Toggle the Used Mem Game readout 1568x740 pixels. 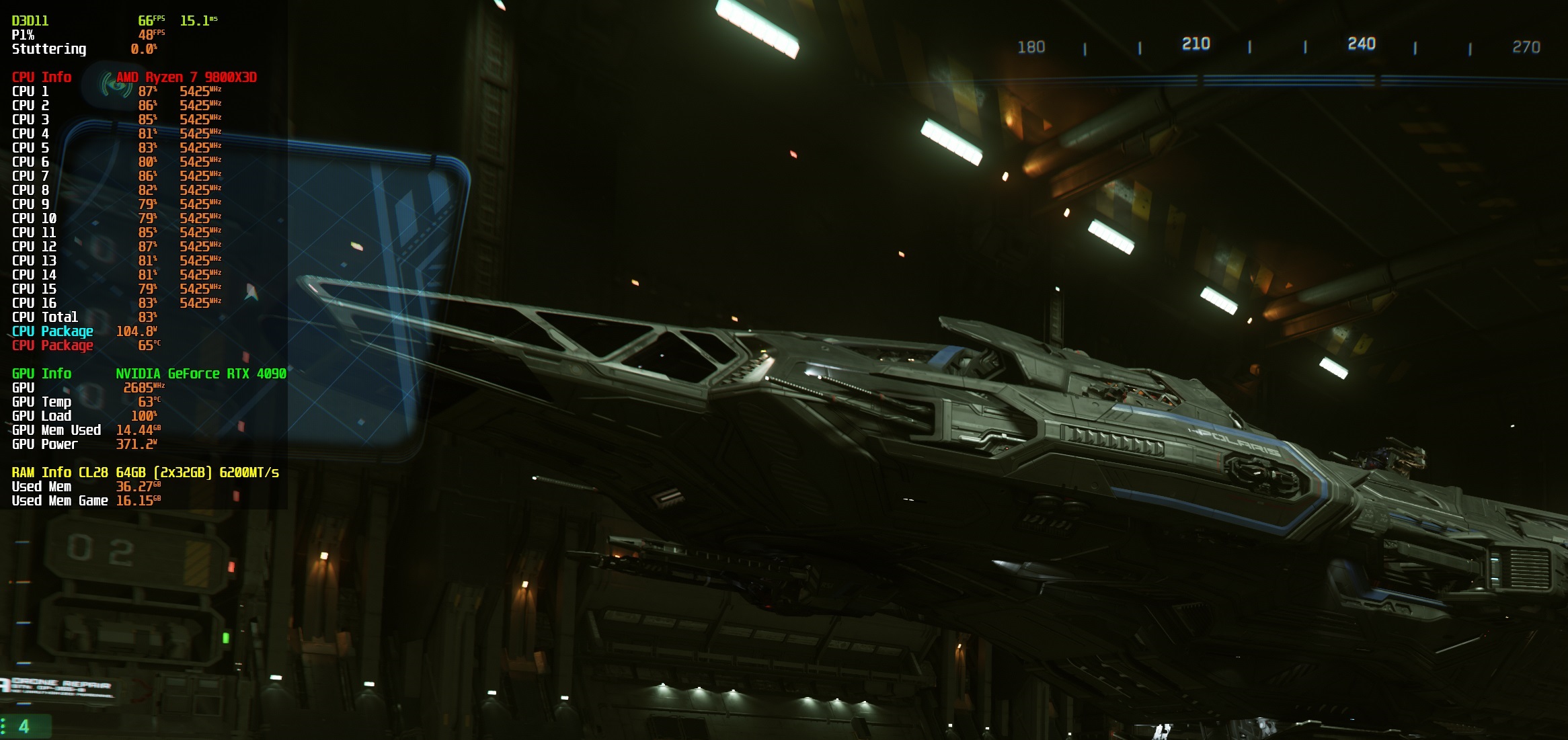coord(60,501)
